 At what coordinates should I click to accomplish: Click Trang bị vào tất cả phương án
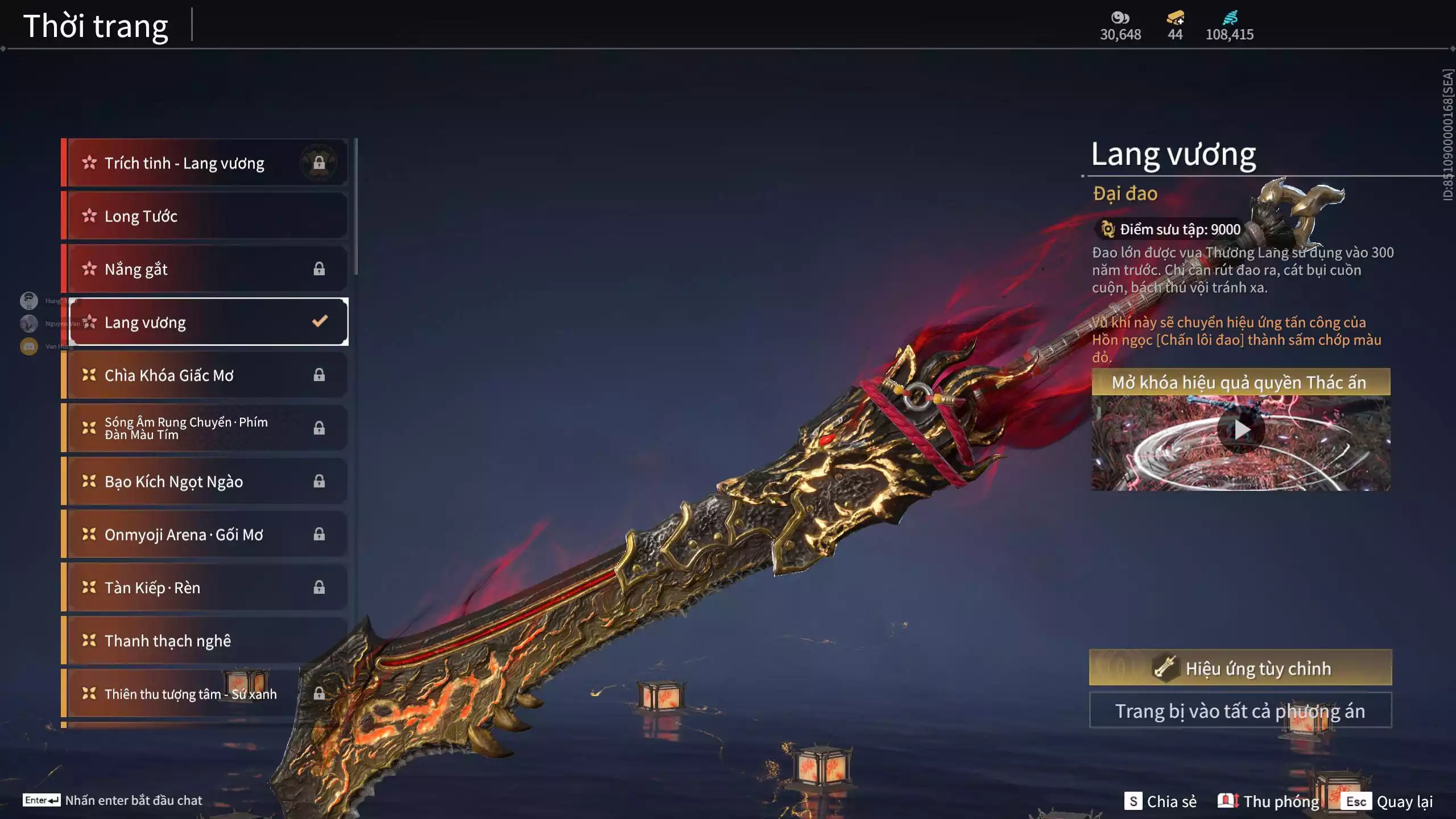pyautogui.click(x=1240, y=711)
